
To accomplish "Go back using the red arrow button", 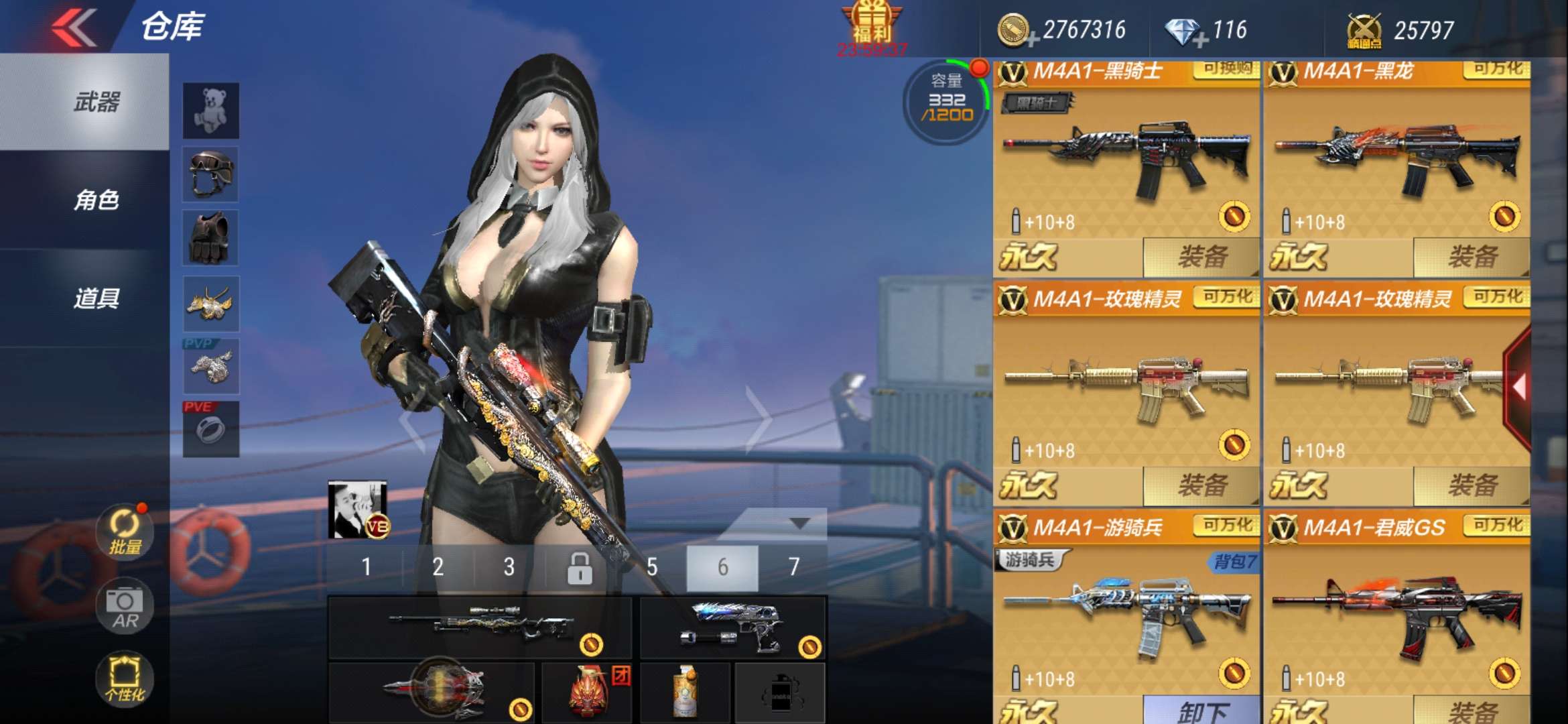I will (x=74, y=28).
